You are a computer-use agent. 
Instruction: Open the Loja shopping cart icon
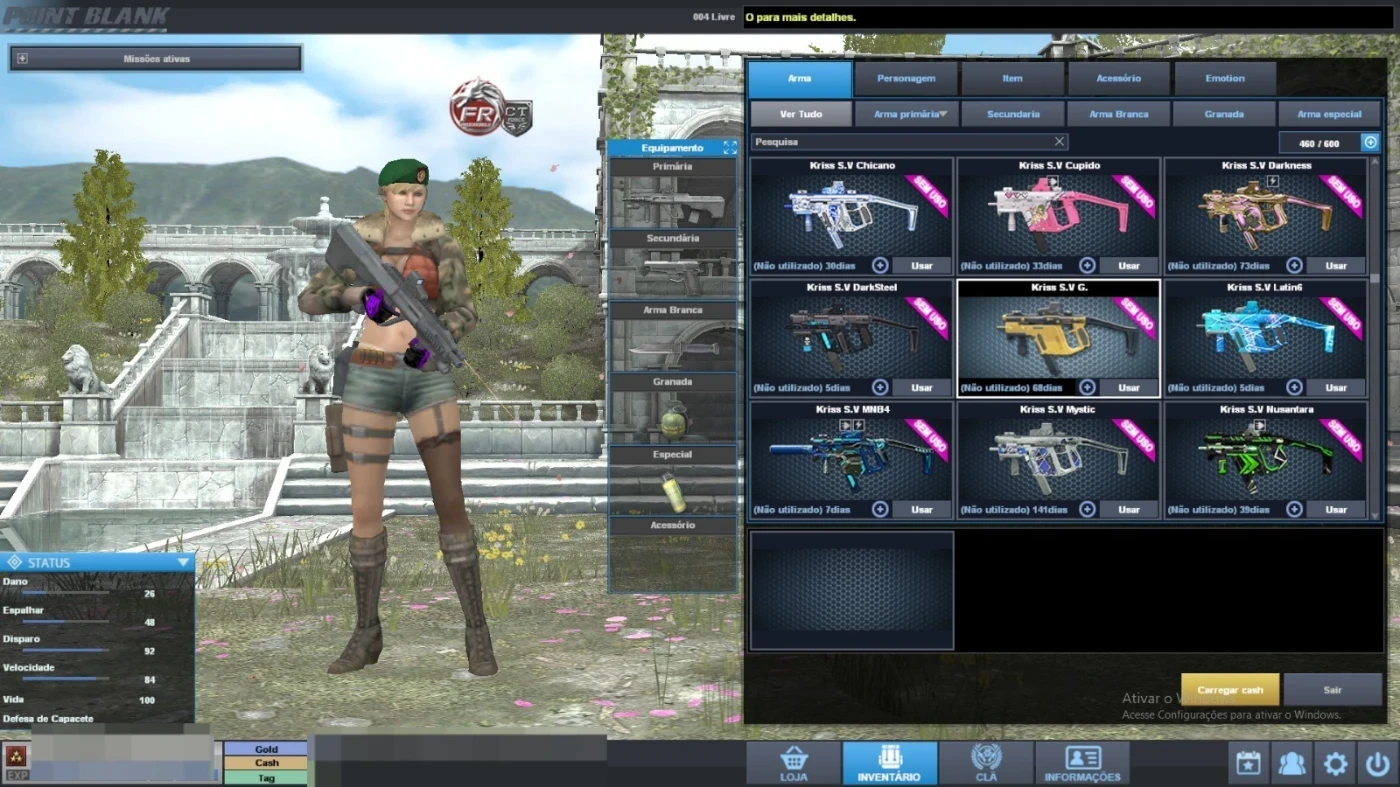pyautogui.click(x=791, y=761)
